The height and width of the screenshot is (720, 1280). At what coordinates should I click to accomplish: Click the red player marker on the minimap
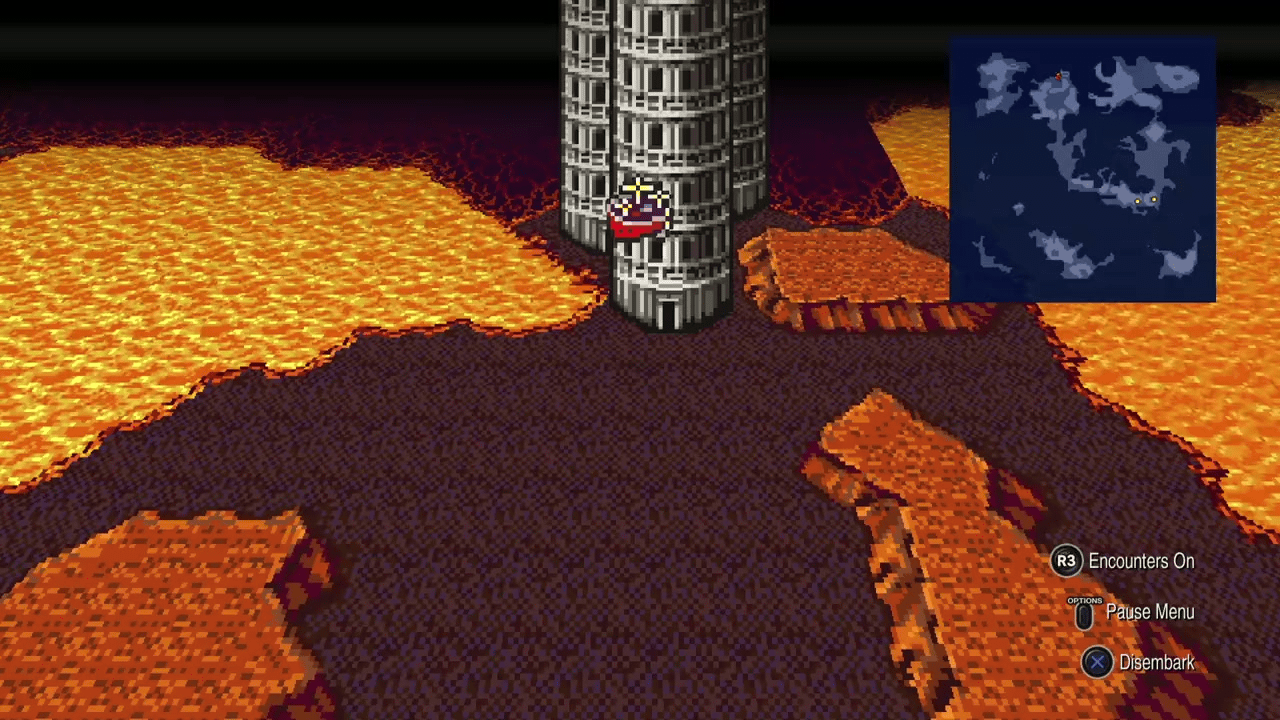coord(1058,74)
